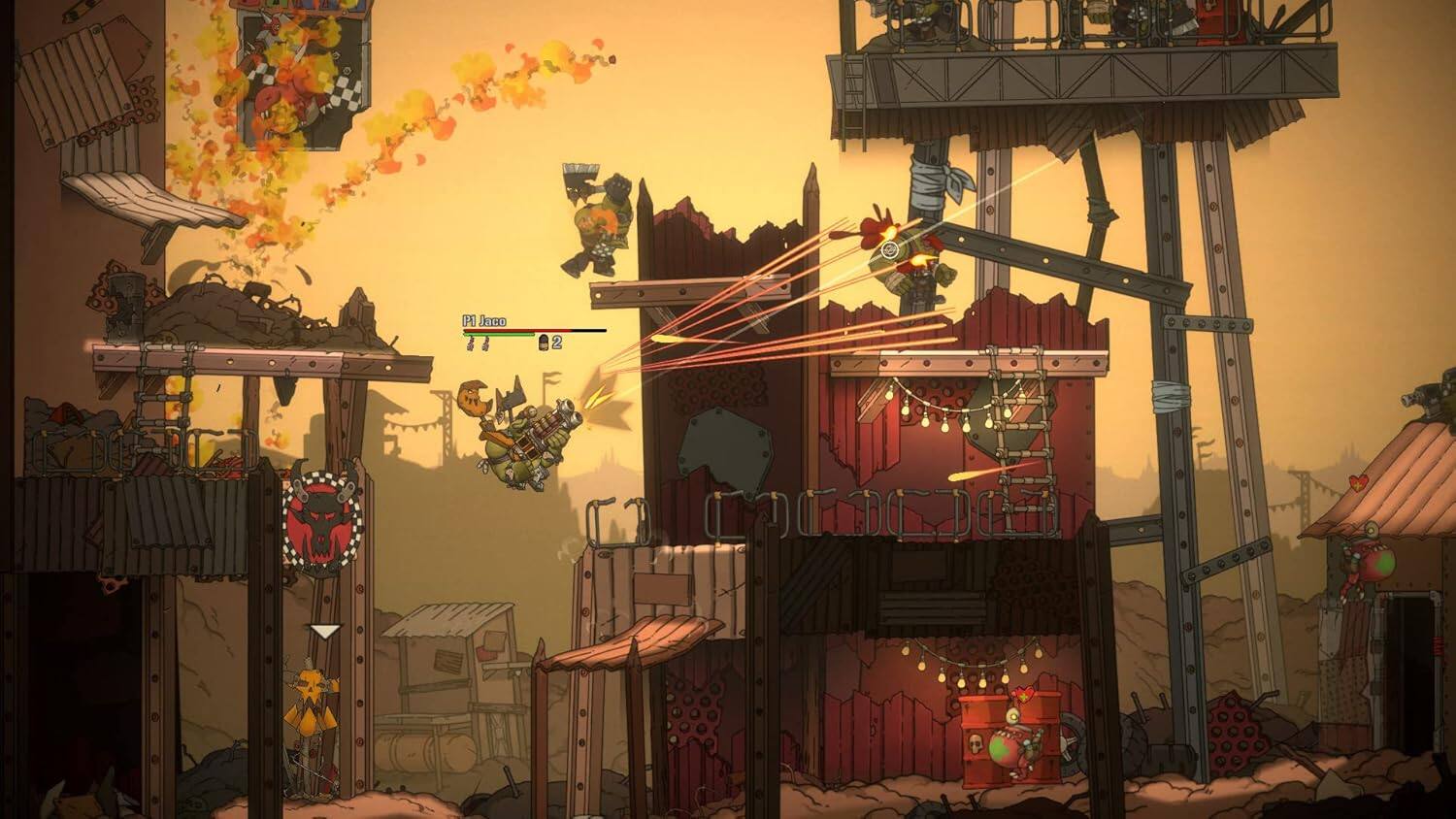The height and width of the screenshot is (819, 1456).
Task: Click the white arrow indicator above the yellow ork
Action: (323, 631)
